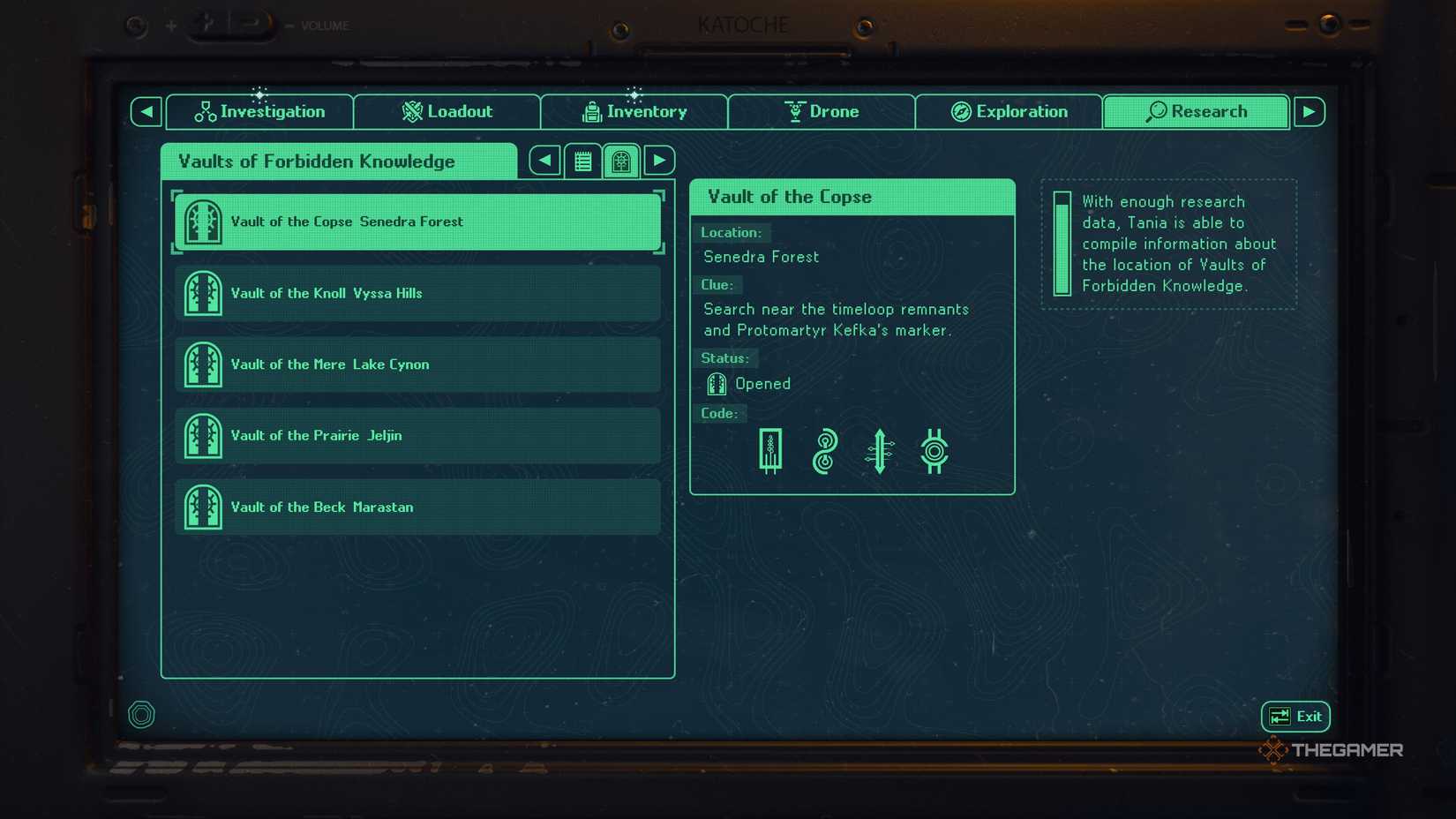Click the Investigation tab's node diagram icon

point(206,111)
